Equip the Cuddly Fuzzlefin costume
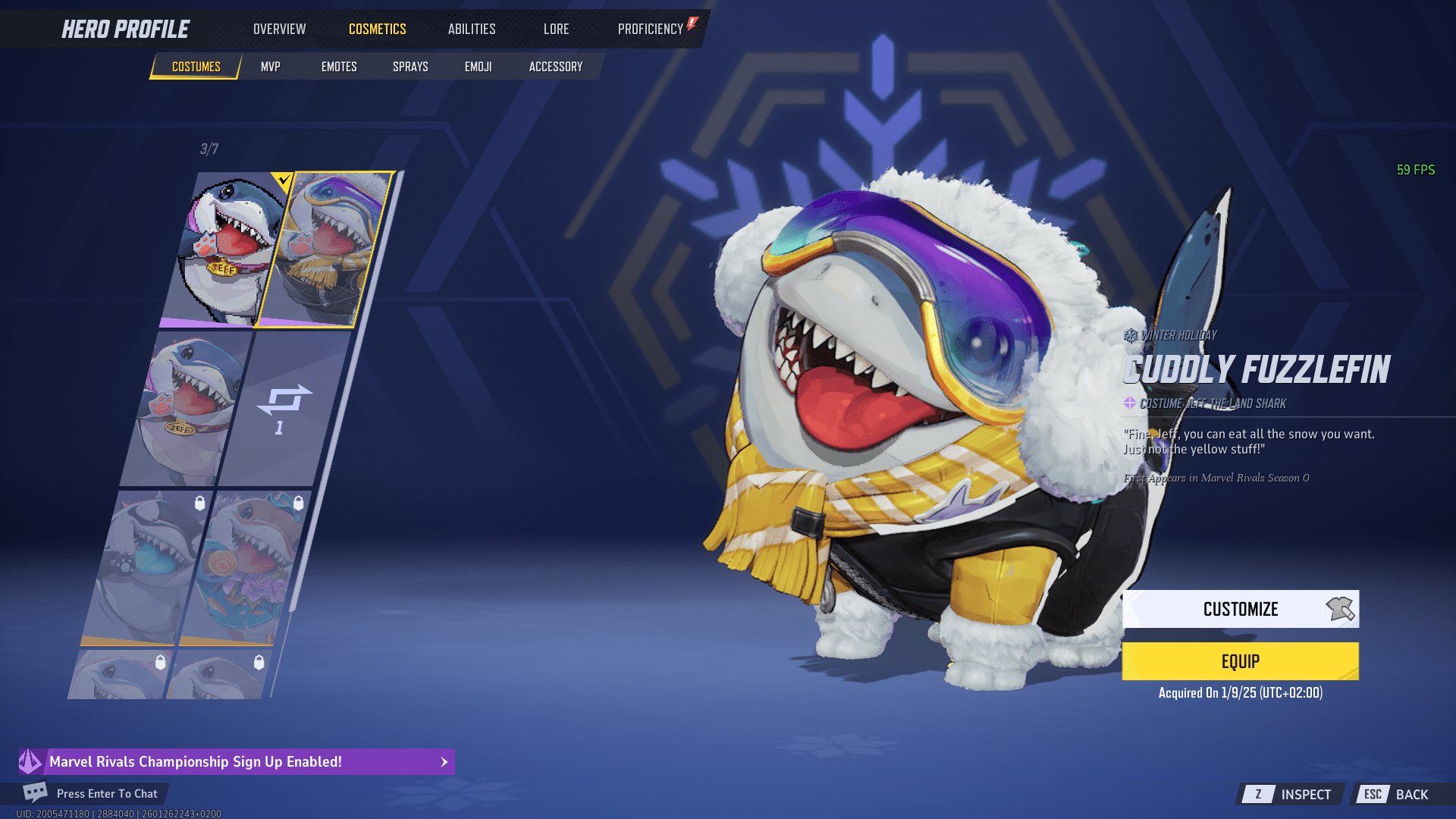Screen dimensions: 1456x819 click(x=1240, y=661)
